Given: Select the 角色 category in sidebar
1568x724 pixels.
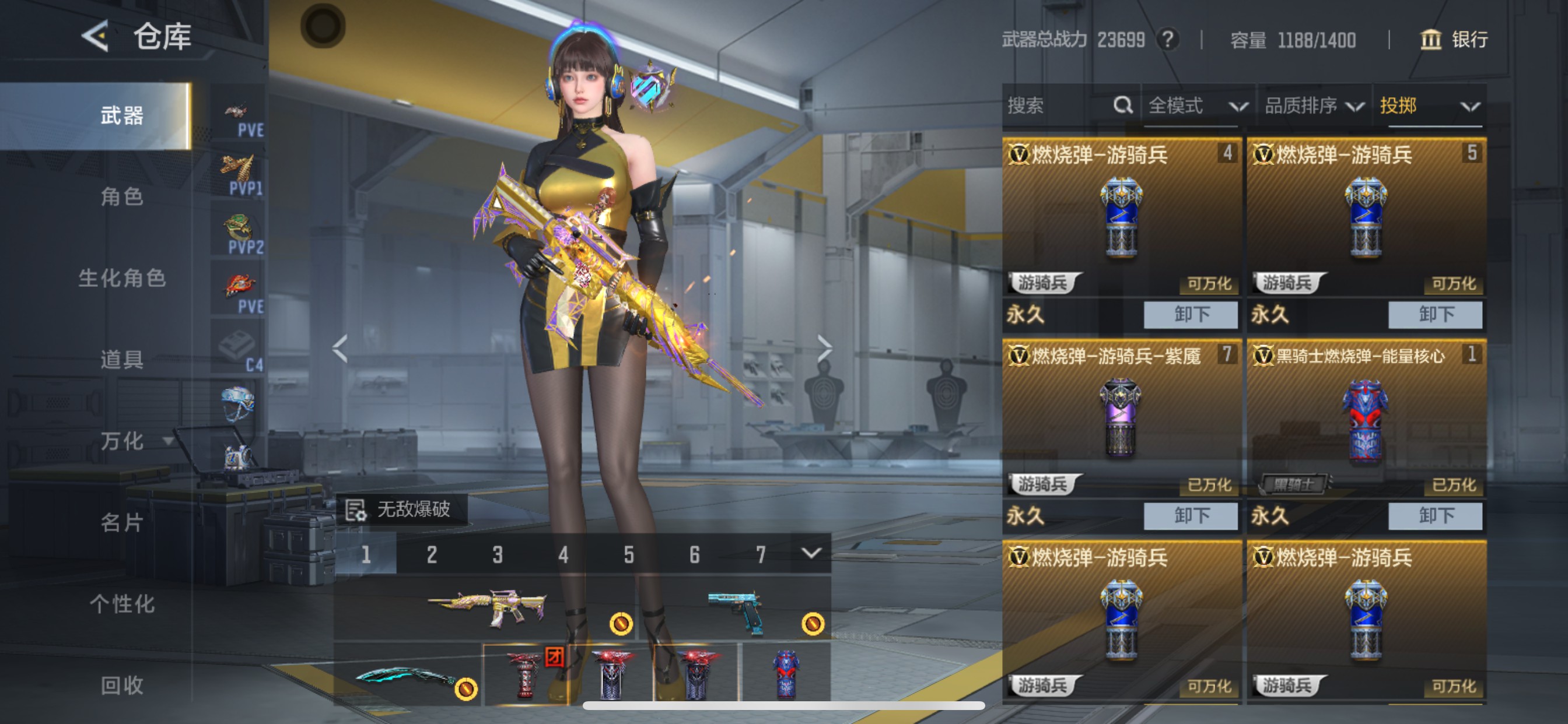Looking at the screenshot, I should coord(122,196).
